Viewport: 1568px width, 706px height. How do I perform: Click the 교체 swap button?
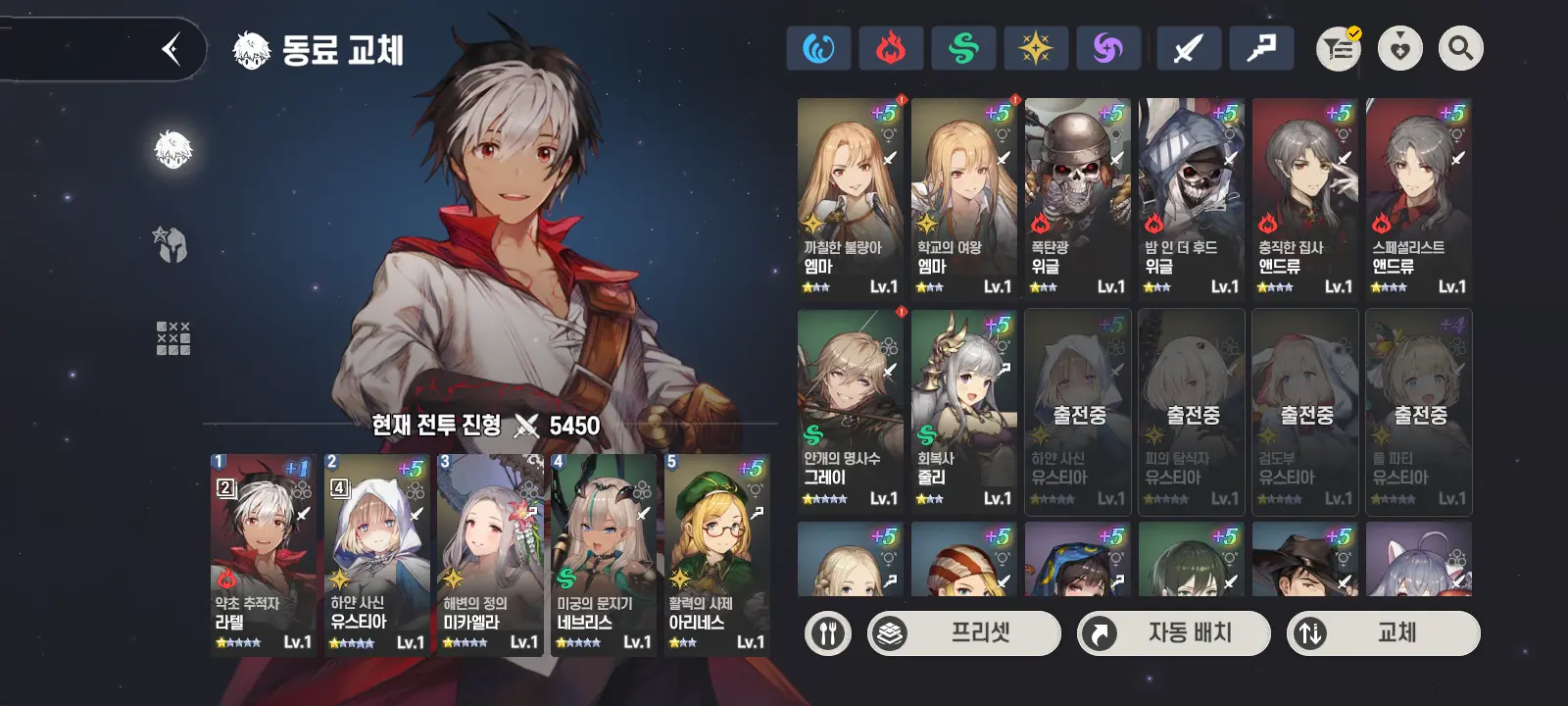coord(1383,633)
